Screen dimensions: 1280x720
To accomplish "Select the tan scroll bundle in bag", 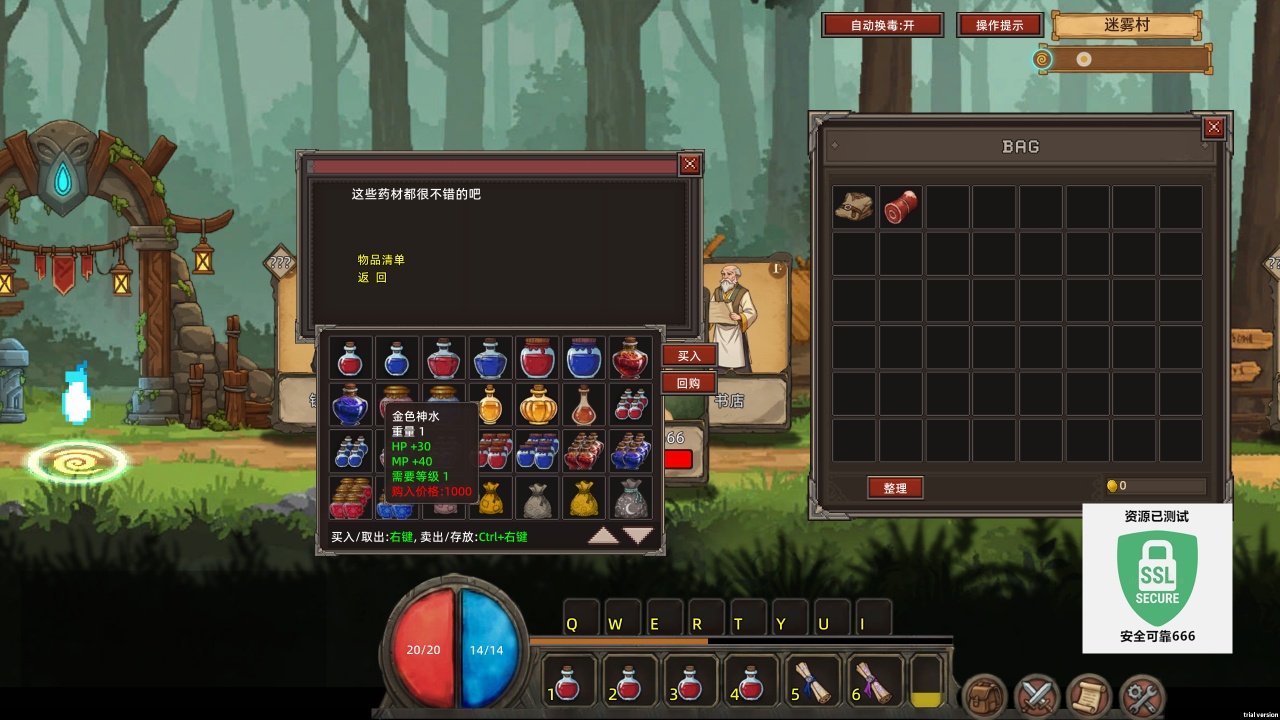I will click(854, 206).
